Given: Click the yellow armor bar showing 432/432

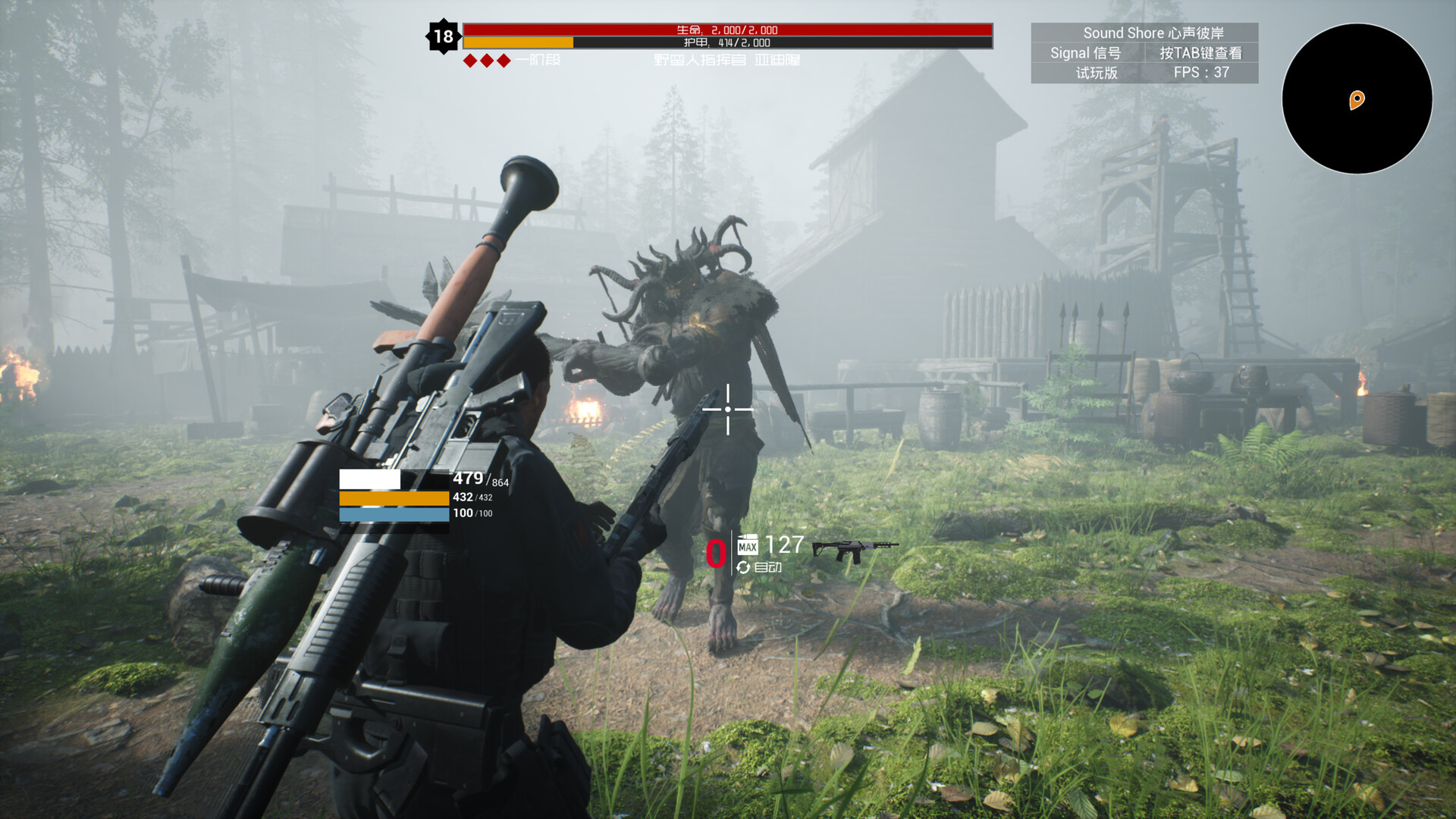Looking at the screenshot, I should click(x=394, y=497).
